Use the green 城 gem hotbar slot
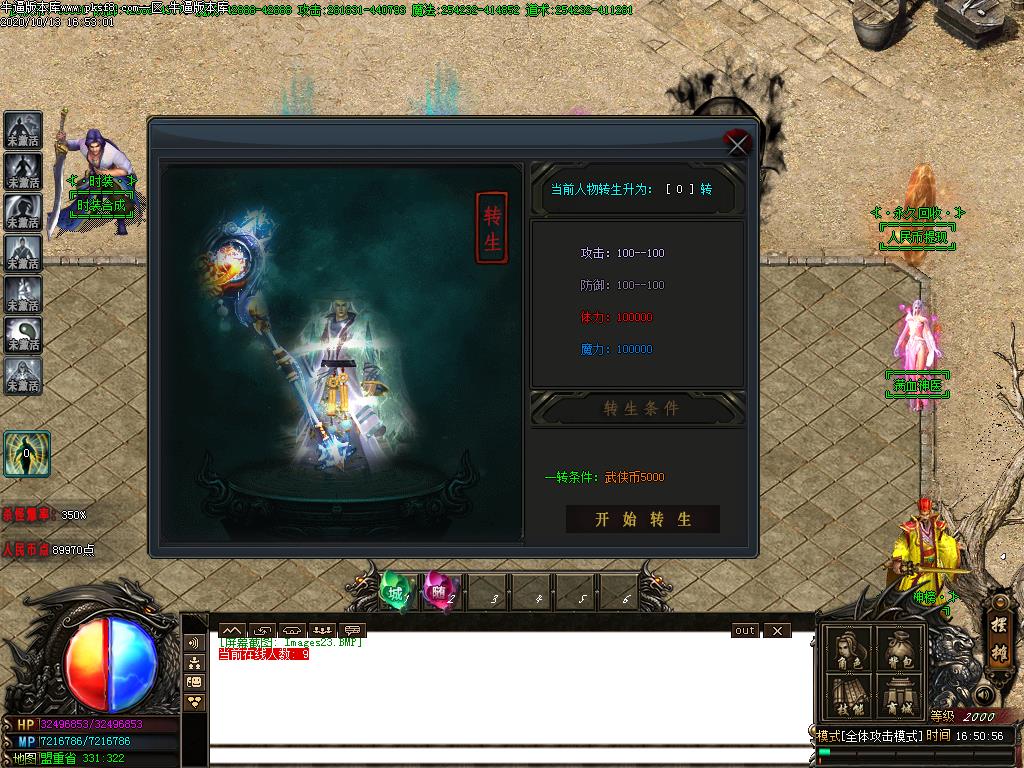 pos(397,592)
